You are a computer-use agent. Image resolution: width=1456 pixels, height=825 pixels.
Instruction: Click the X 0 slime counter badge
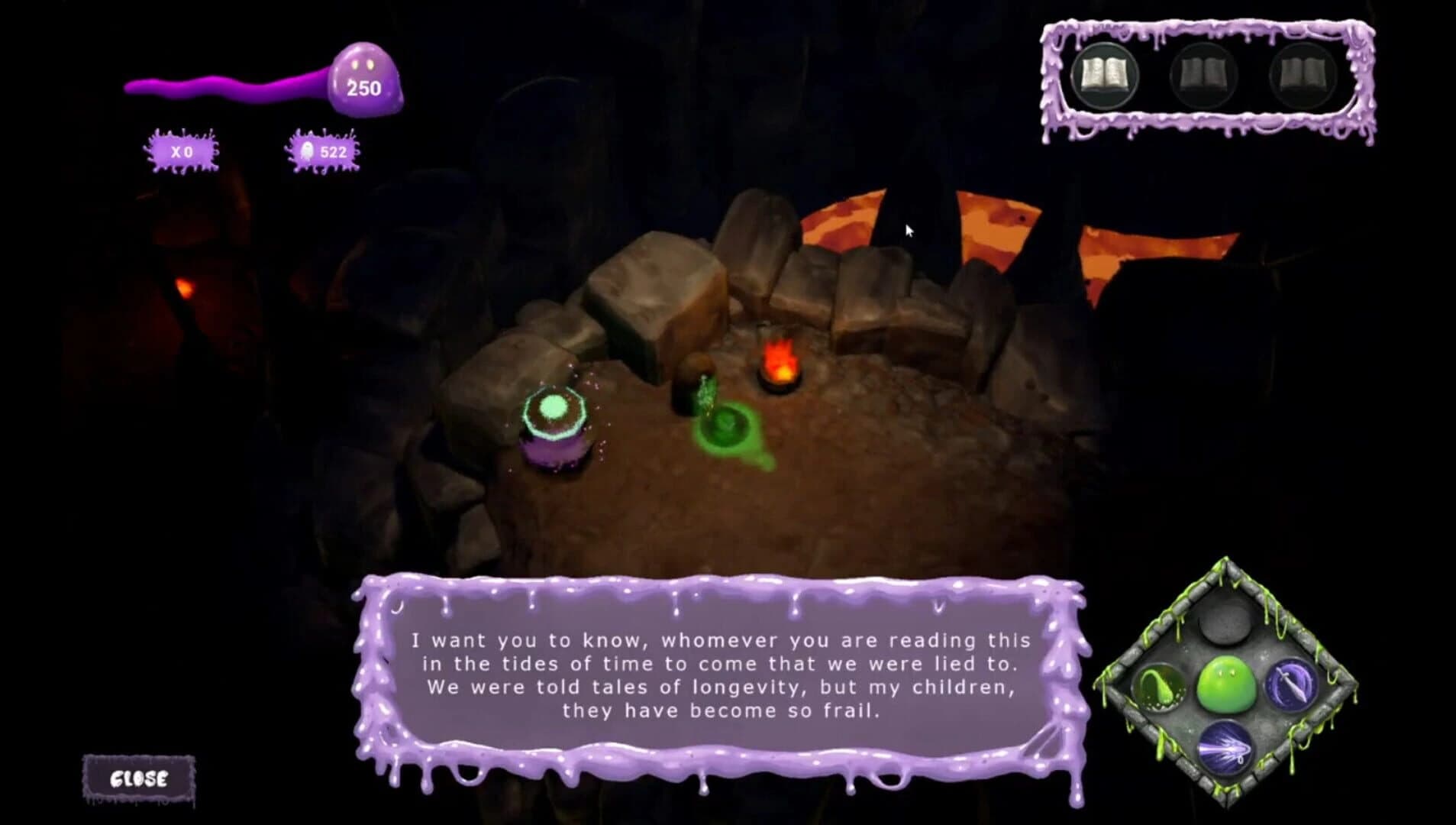click(183, 152)
